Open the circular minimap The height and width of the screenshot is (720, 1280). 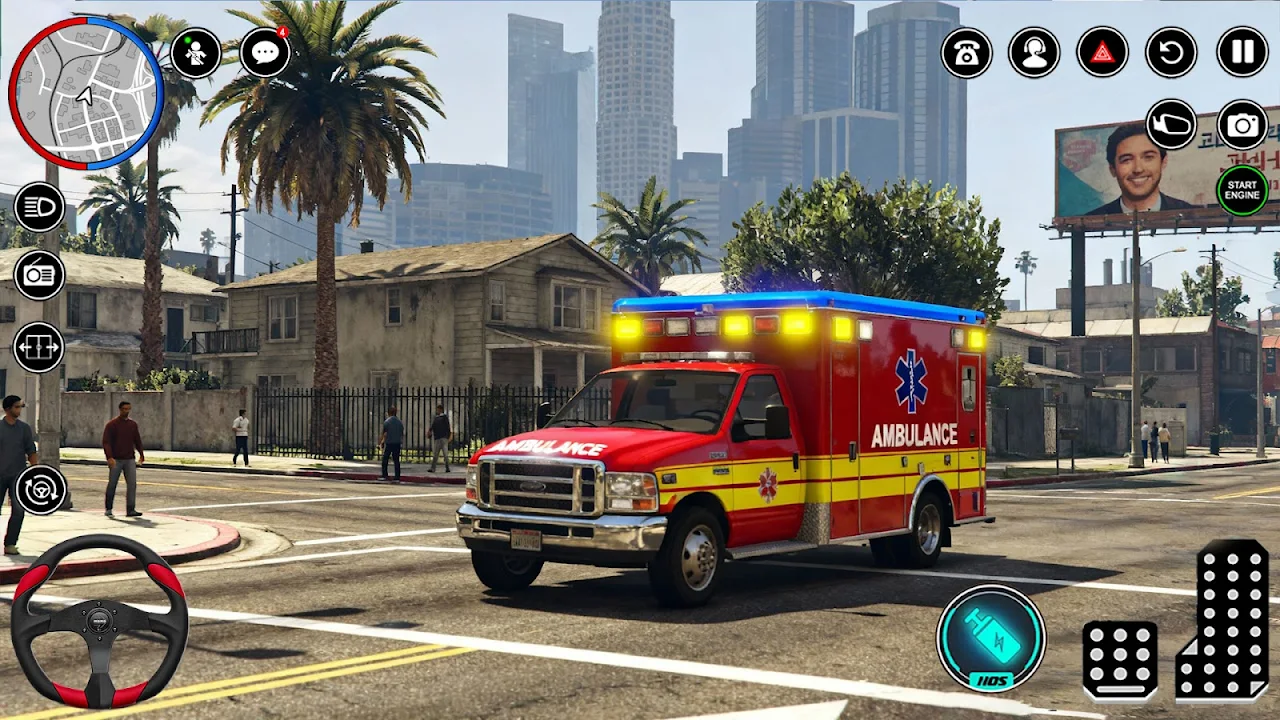(x=85, y=92)
